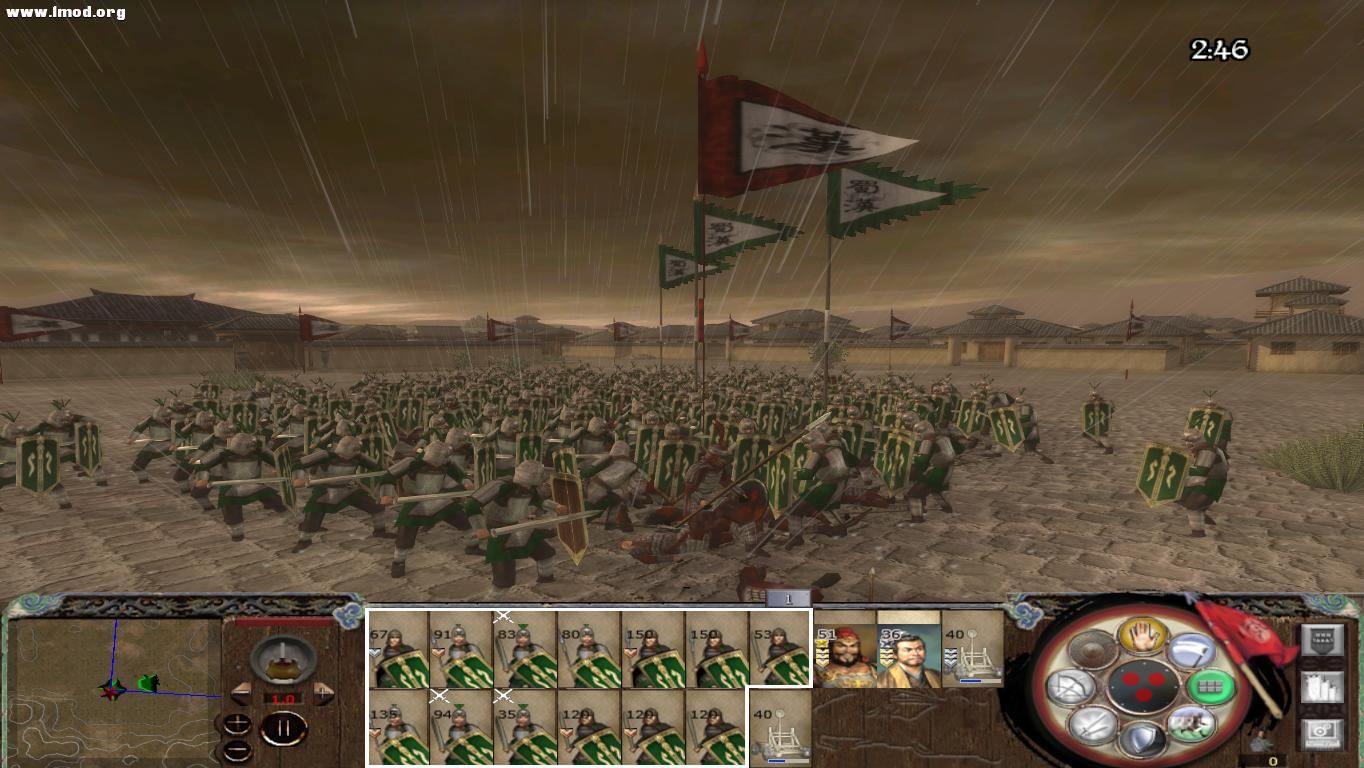The width and height of the screenshot is (1364, 768).
Task: Enable guard mode with the shield icon
Action: [1142, 740]
